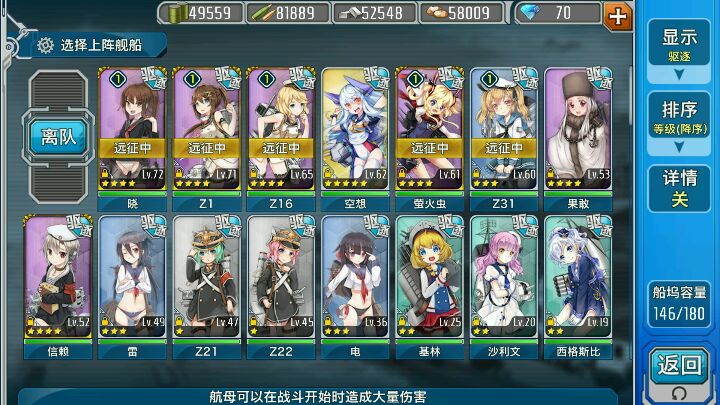This screenshot has height=405, width=720.
Task: Add diamonds with the plus button
Action: pos(618,14)
